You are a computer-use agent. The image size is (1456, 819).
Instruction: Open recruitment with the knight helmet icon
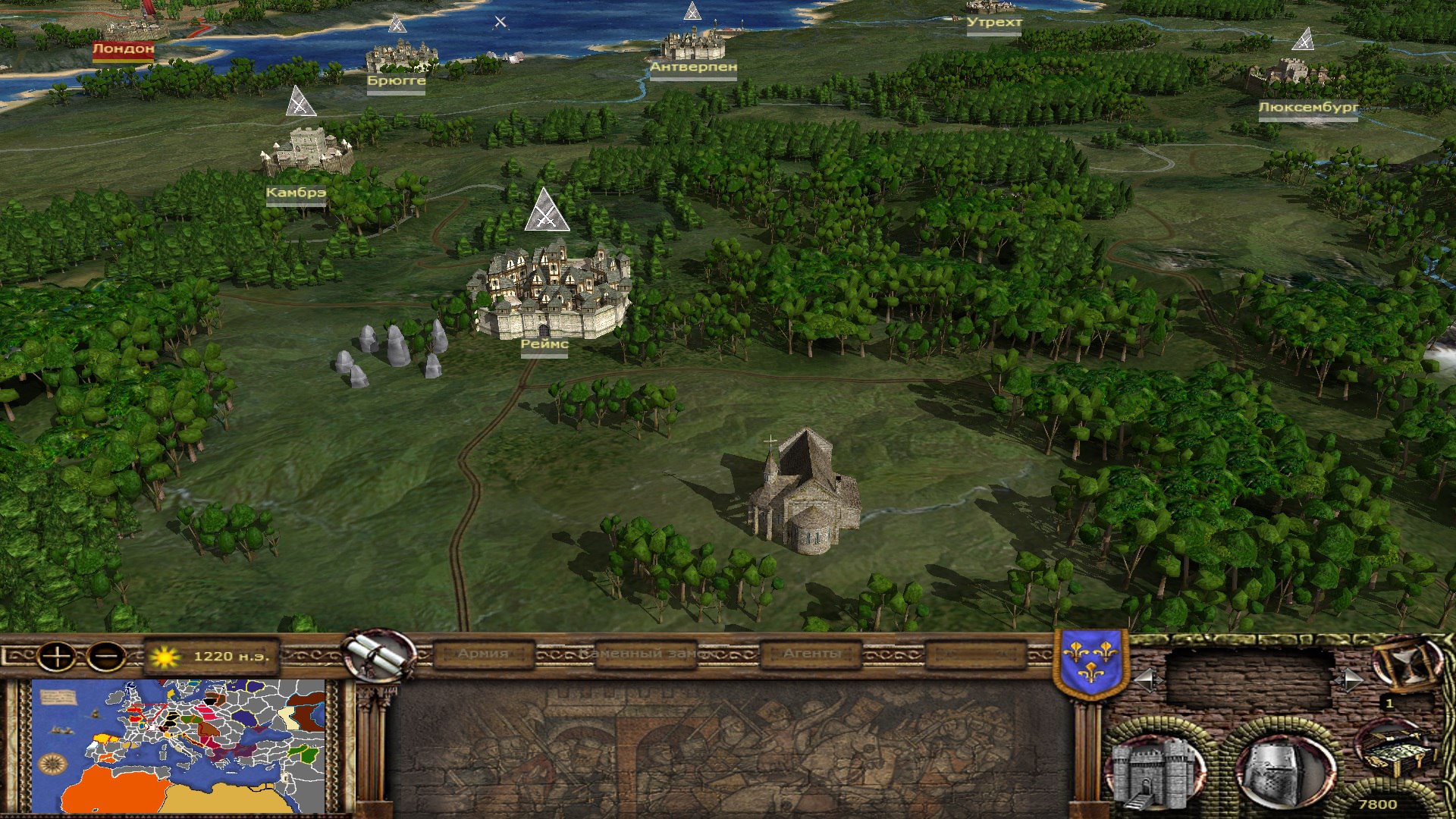1284,772
